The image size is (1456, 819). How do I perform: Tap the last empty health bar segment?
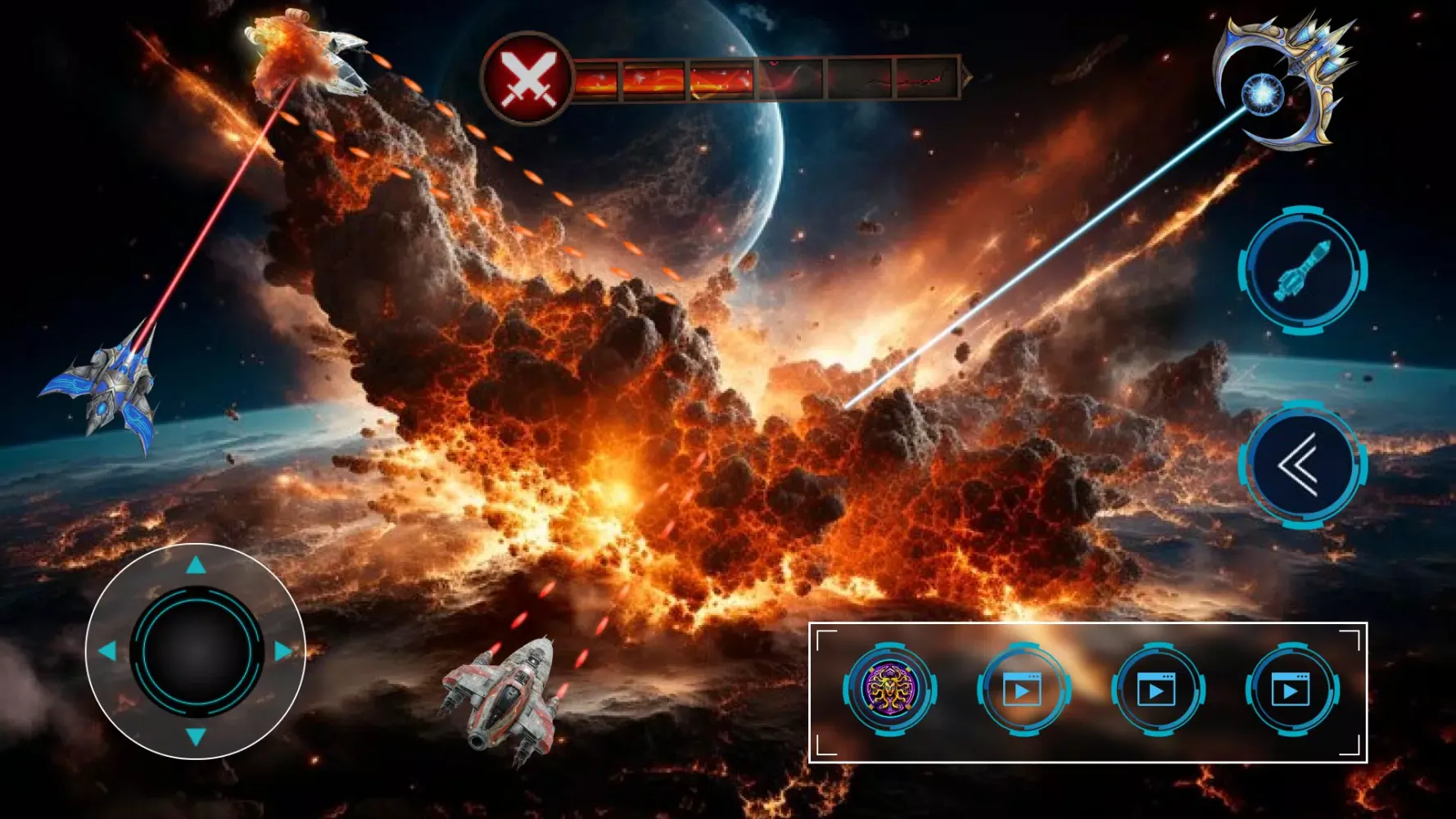[925, 78]
